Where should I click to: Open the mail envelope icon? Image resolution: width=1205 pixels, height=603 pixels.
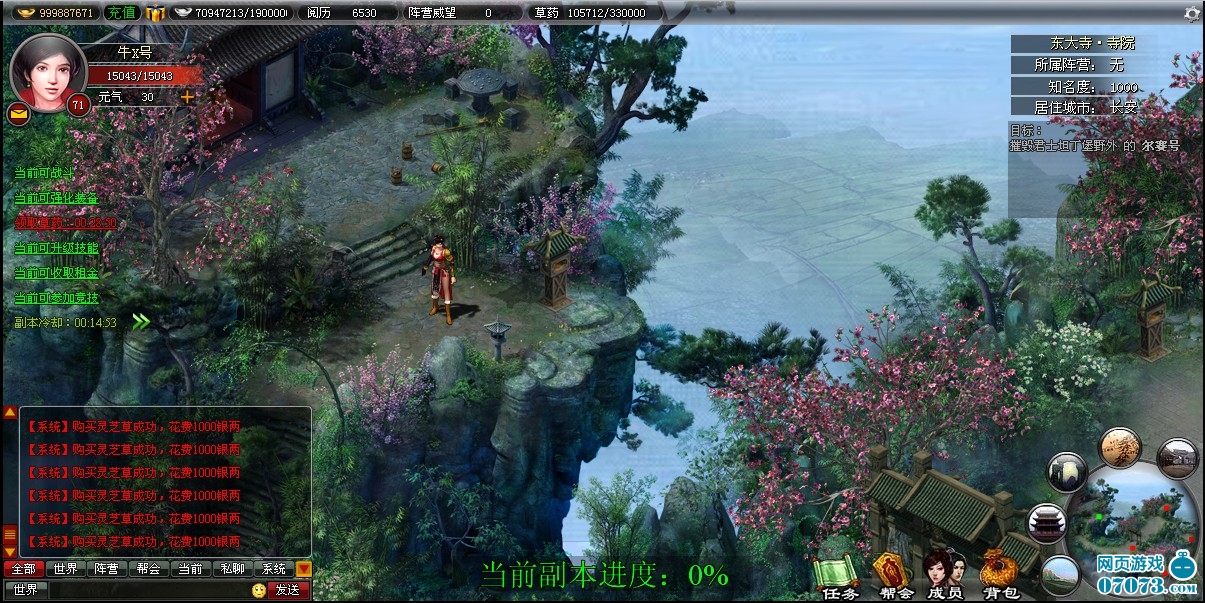click(x=18, y=113)
